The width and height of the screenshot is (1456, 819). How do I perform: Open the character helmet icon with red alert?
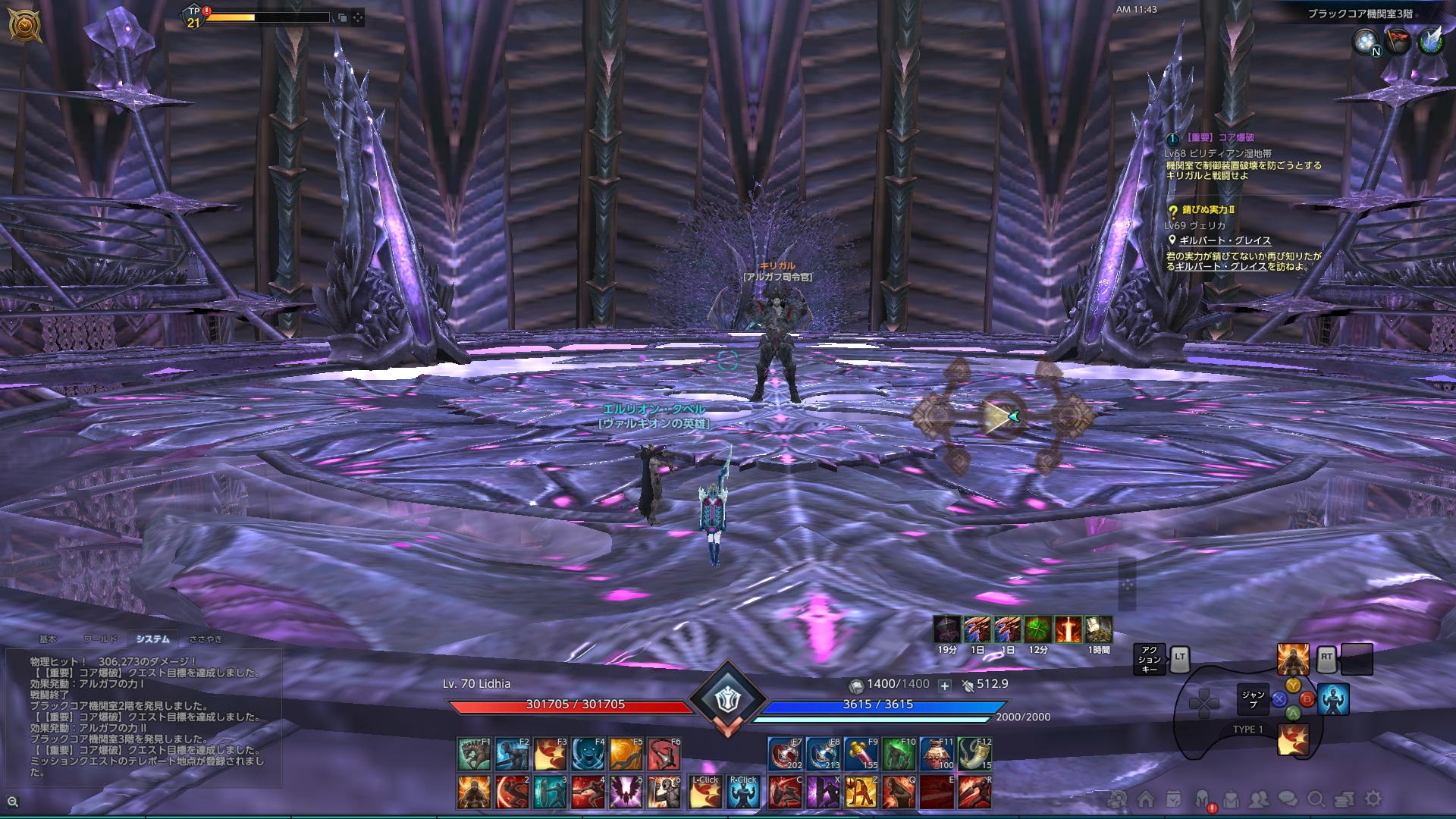coord(1202,799)
